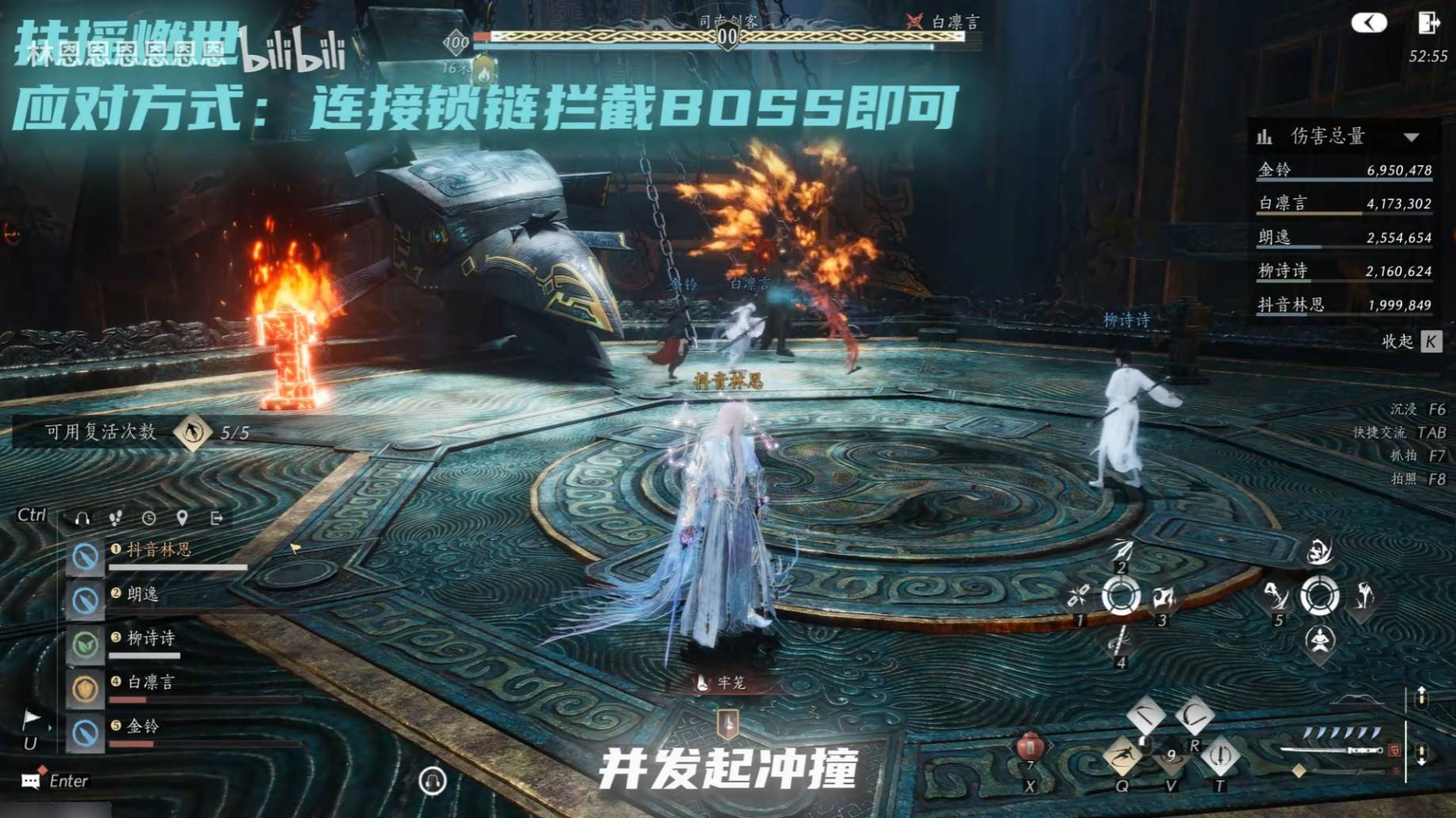Image resolution: width=1456 pixels, height=818 pixels.
Task: Click the leave-team arrow icon
Action: (216, 518)
